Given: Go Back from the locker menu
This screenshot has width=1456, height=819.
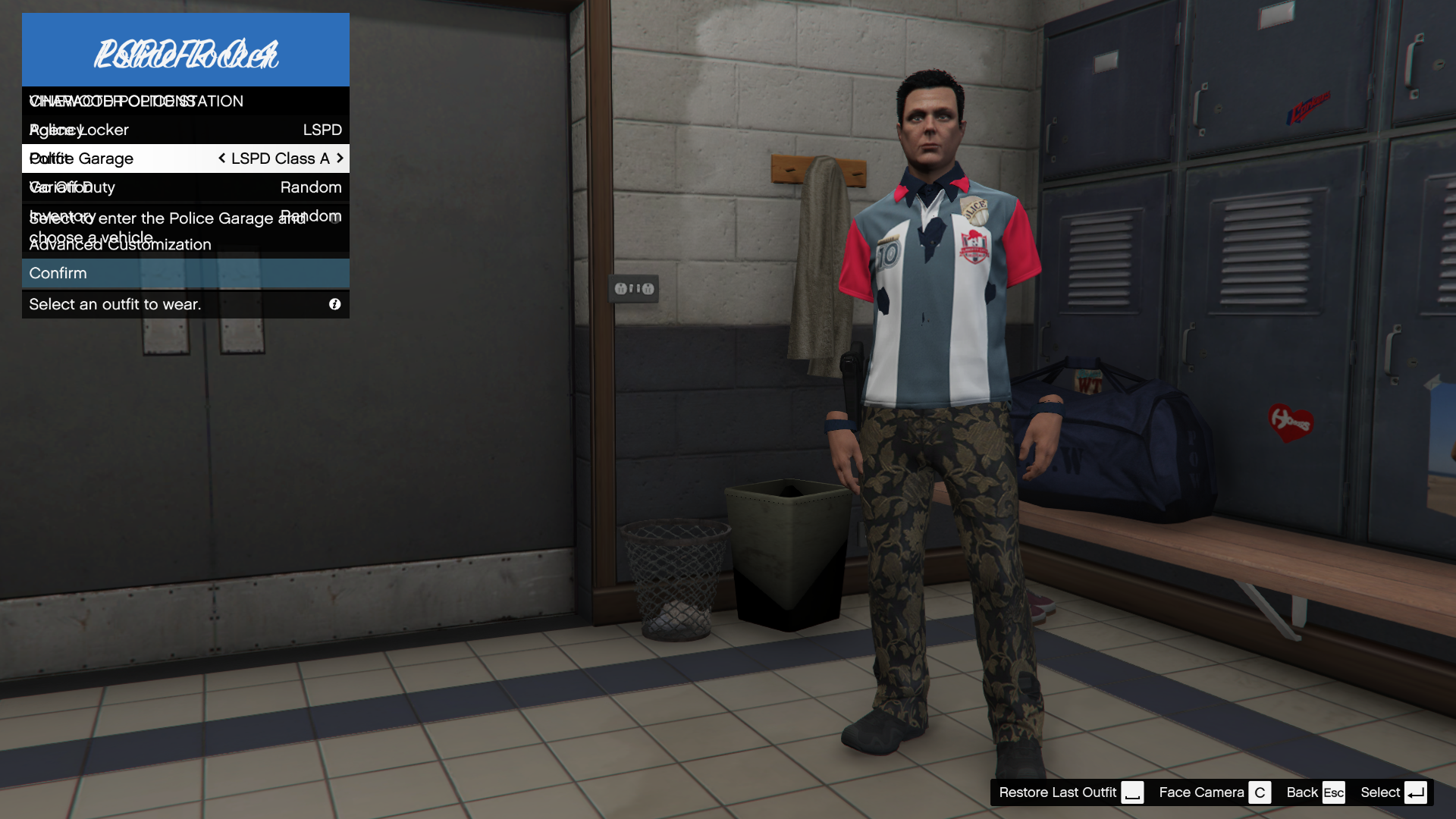Looking at the screenshot, I should pyautogui.click(x=1314, y=792).
